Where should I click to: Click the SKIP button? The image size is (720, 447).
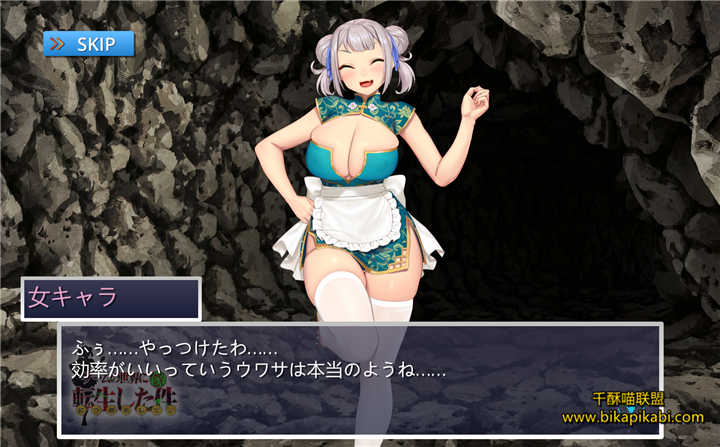tap(88, 43)
